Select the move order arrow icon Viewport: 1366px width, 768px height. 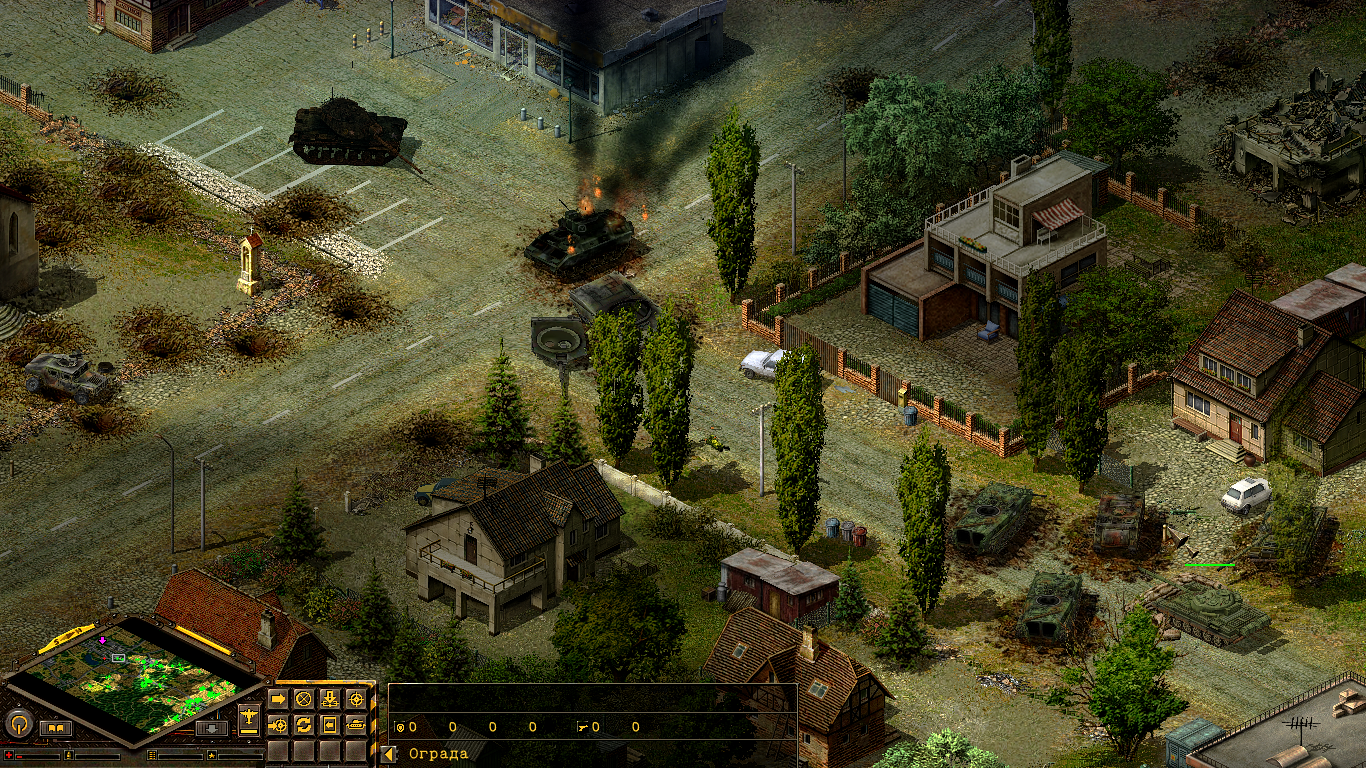(279, 699)
